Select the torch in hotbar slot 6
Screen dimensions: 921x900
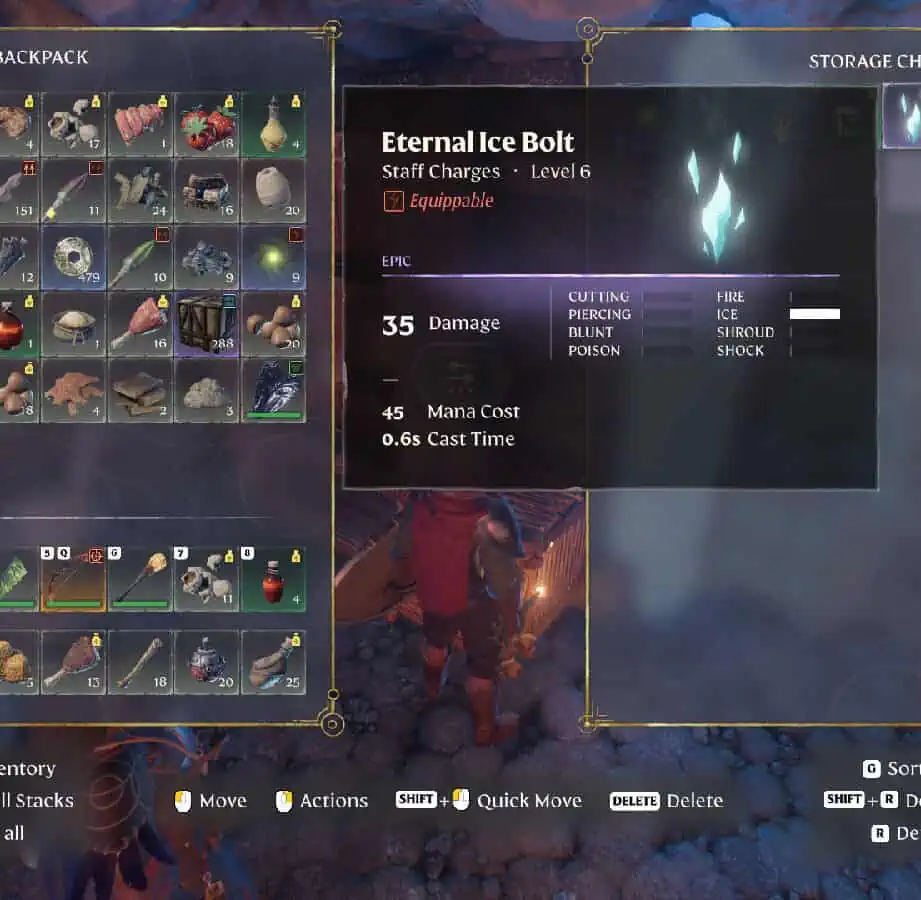tap(140, 578)
